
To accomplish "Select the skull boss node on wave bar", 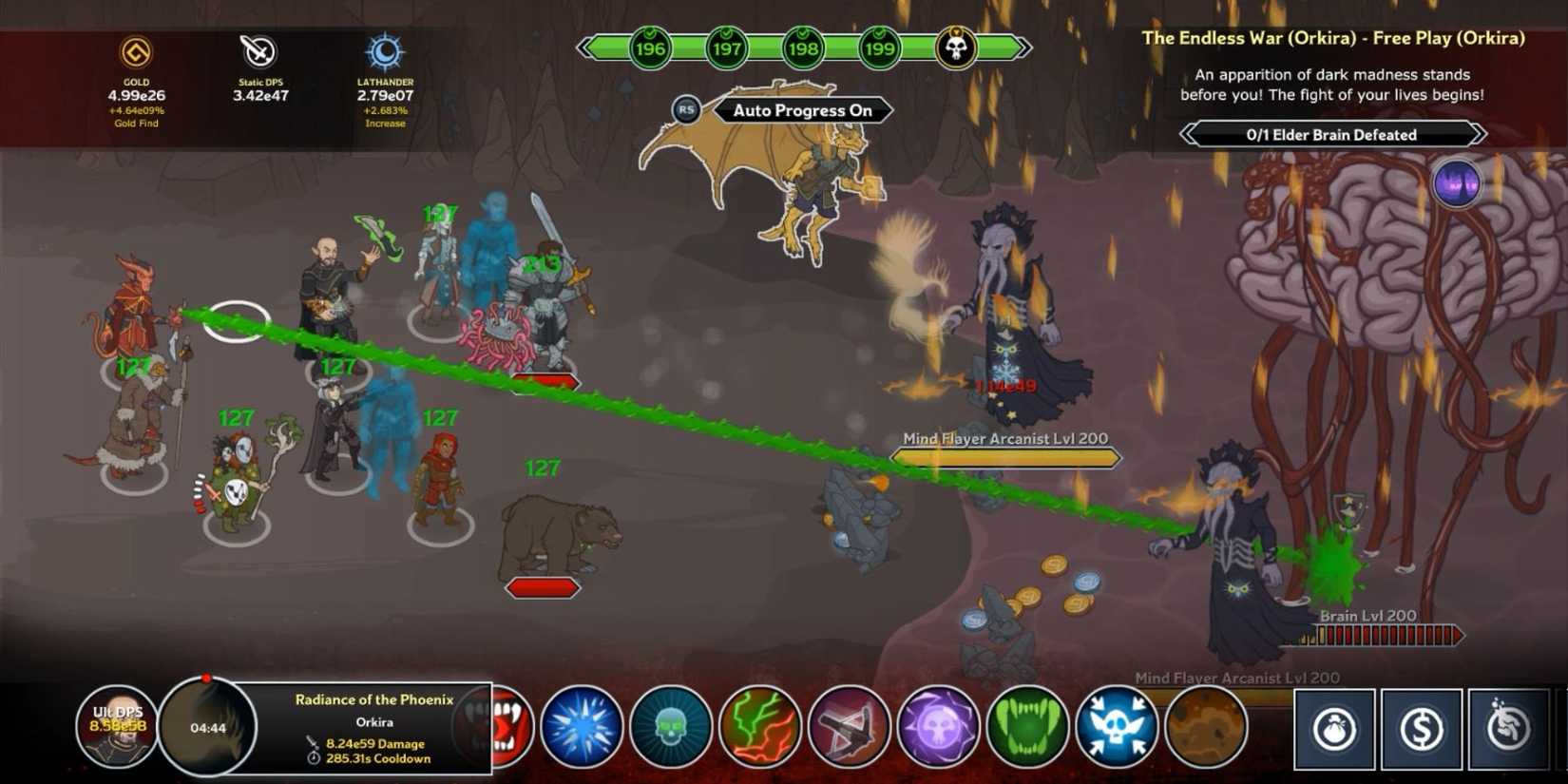I will coord(955,48).
